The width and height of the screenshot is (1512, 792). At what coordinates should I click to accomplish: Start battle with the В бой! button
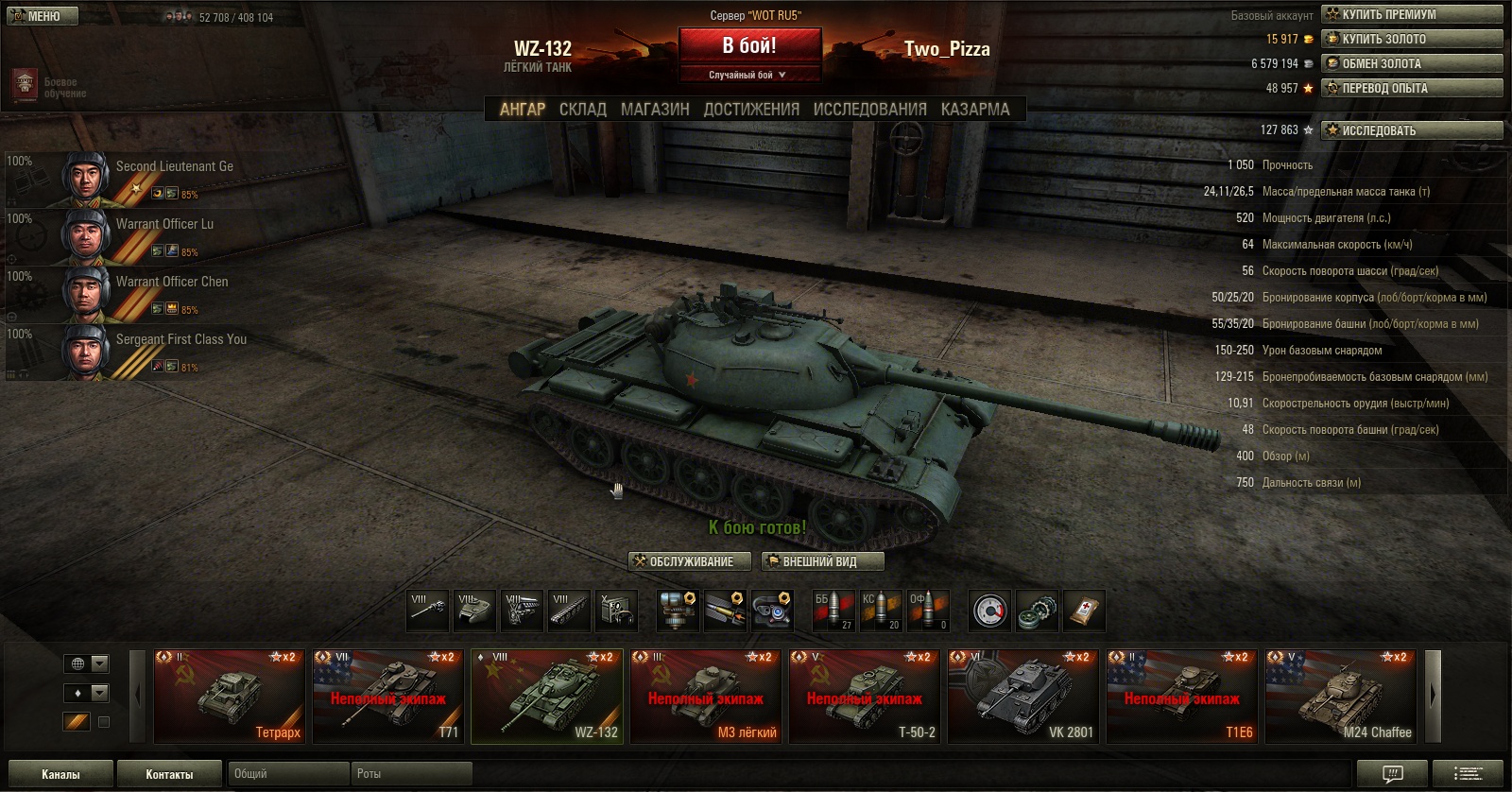(749, 45)
